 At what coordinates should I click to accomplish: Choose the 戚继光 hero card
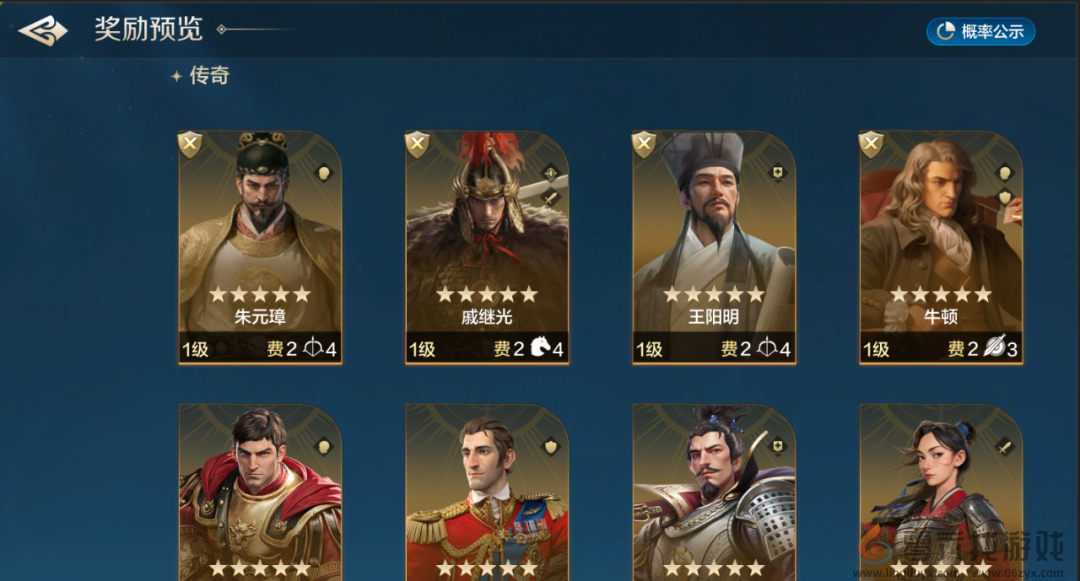[x=487, y=247]
